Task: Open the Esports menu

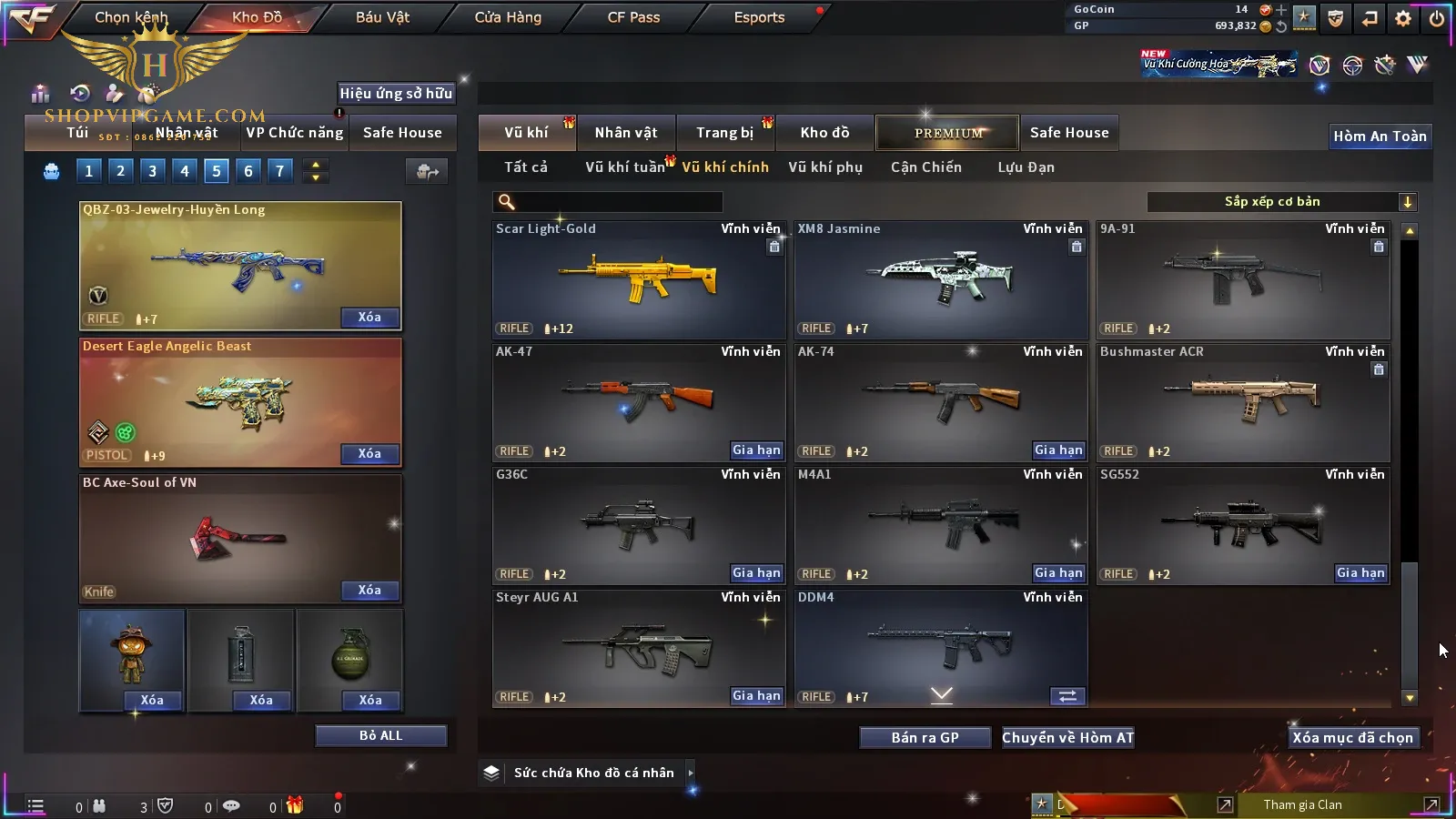Action: [x=759, y=17]
